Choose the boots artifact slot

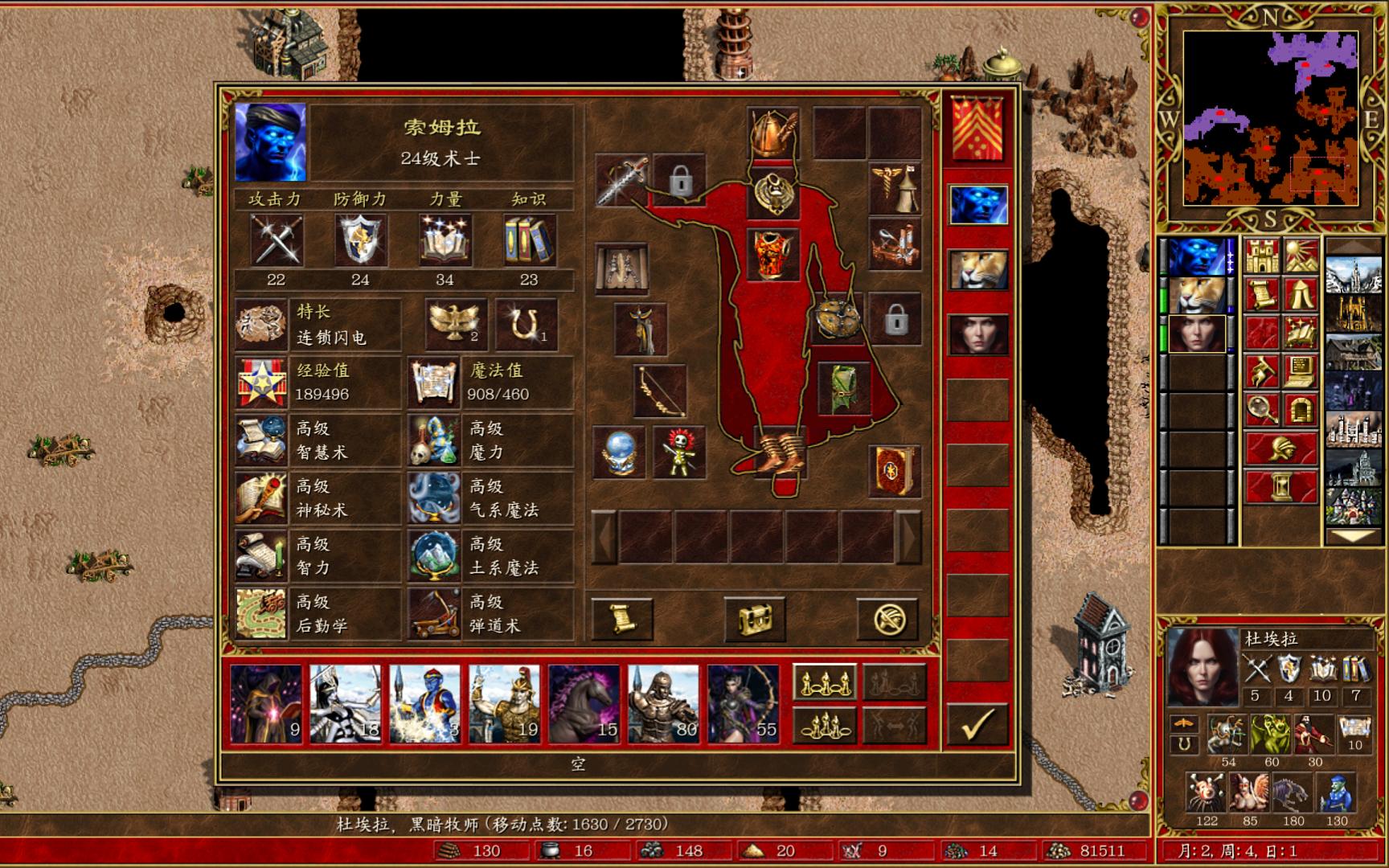coord(778,455)
